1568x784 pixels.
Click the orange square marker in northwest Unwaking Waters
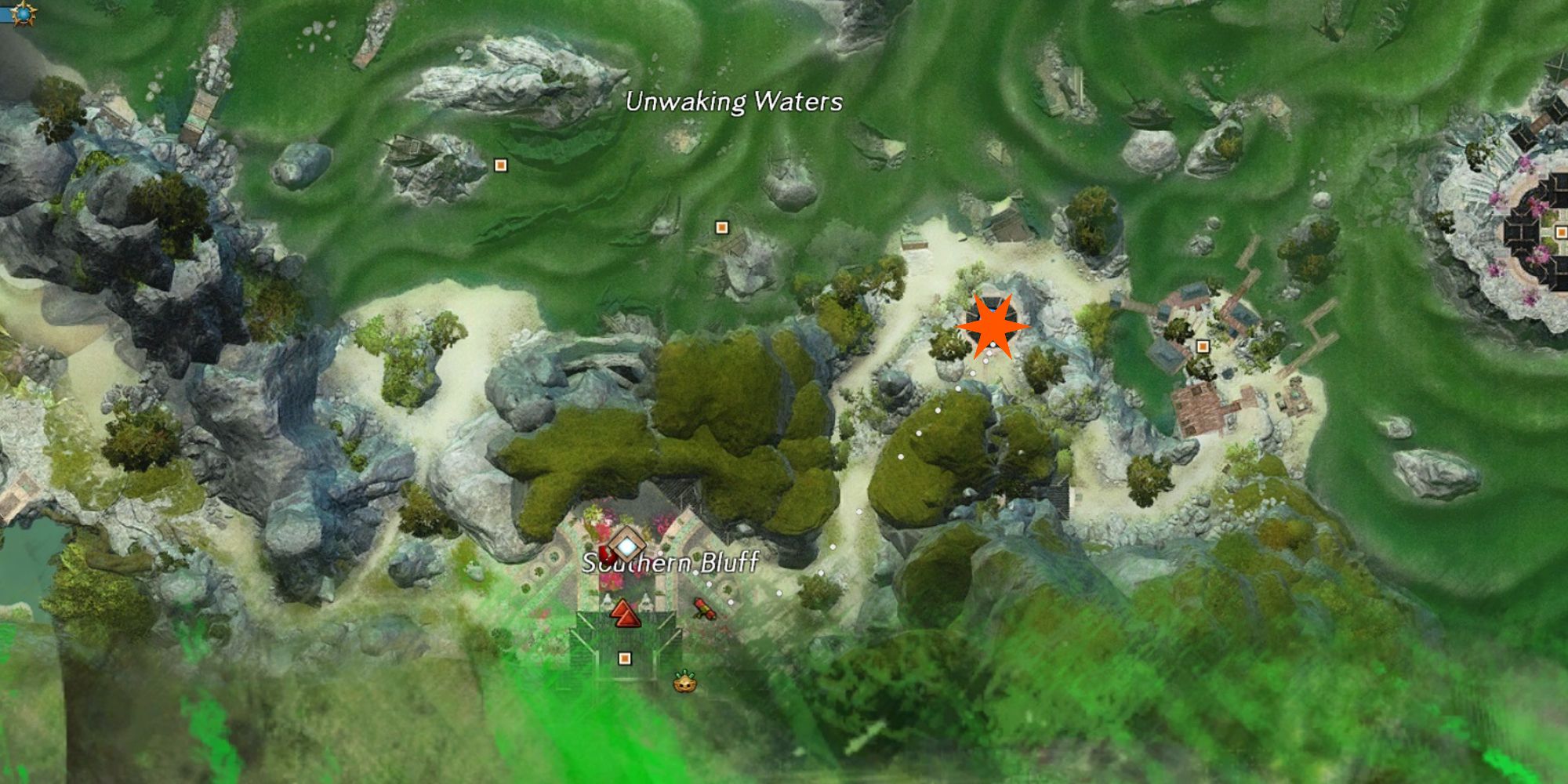[499, 165]
